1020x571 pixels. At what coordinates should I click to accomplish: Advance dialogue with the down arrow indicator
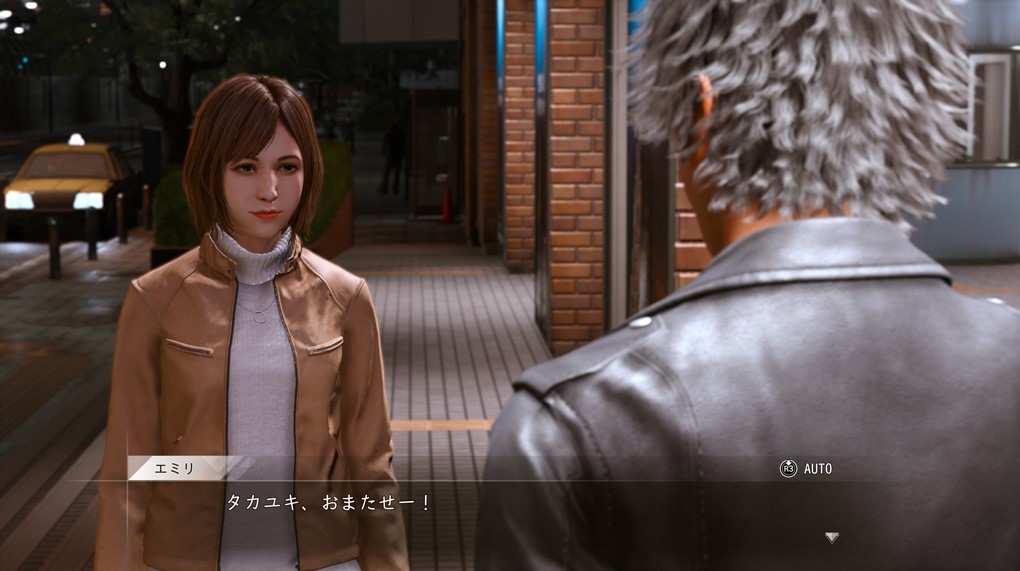tap(831, 538)
